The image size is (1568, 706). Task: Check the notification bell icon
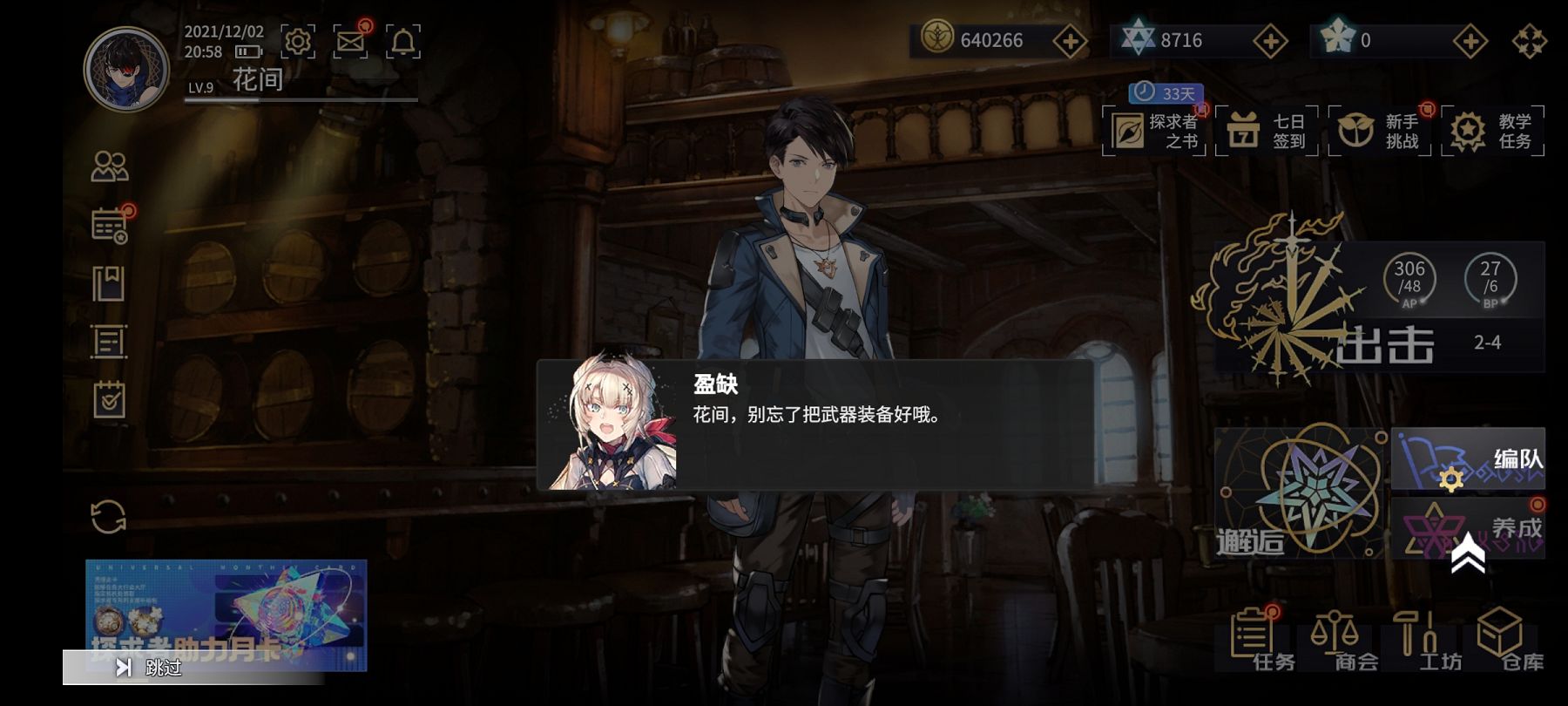click(403, 41)
